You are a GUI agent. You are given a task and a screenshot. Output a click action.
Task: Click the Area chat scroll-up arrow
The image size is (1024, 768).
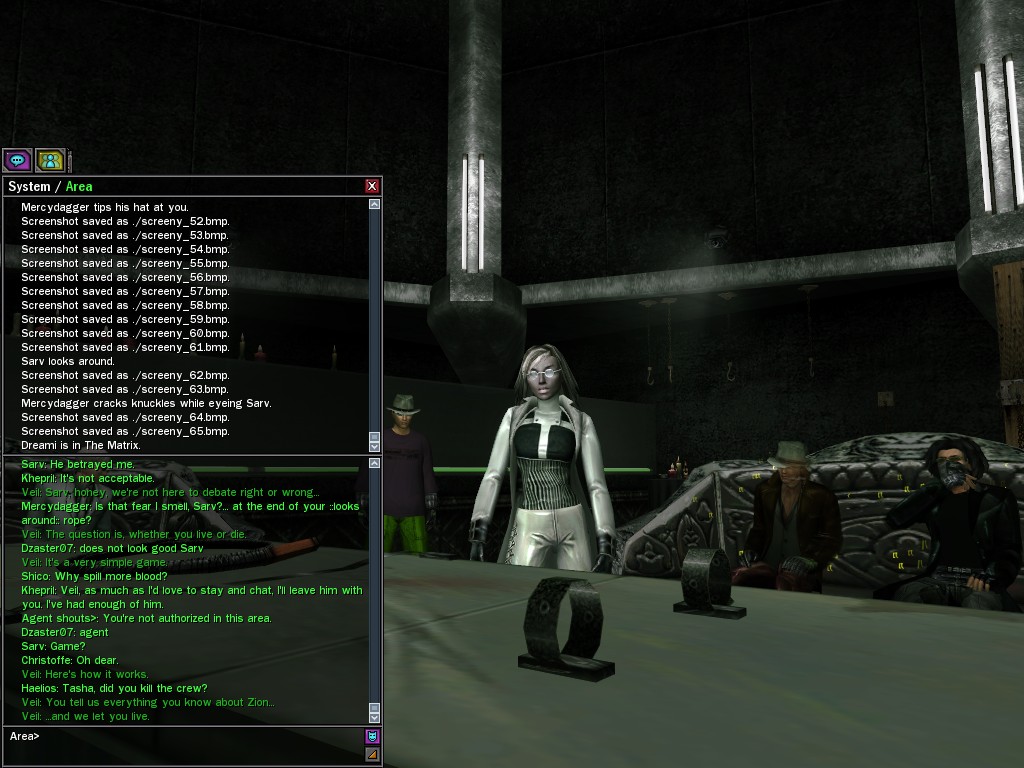click(375, 463)
